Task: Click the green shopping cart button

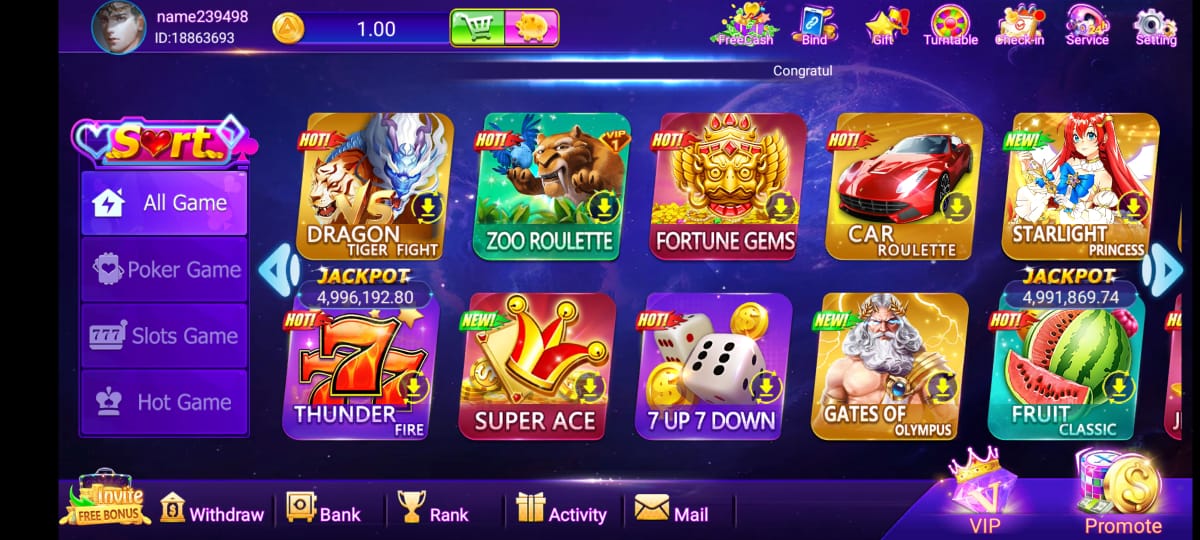Action: 477,28
